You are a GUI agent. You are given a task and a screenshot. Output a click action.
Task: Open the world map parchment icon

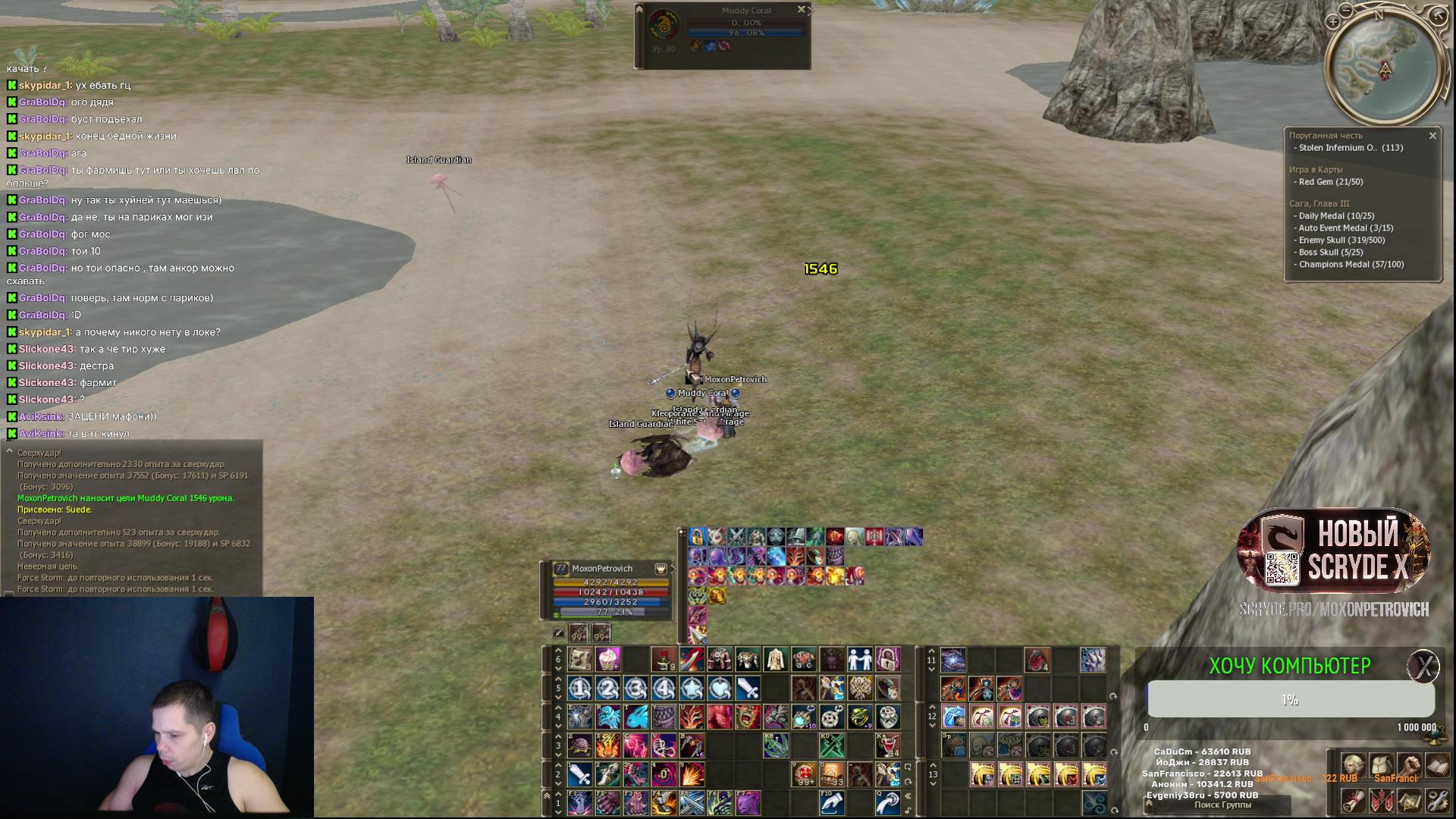(1409, 800)
